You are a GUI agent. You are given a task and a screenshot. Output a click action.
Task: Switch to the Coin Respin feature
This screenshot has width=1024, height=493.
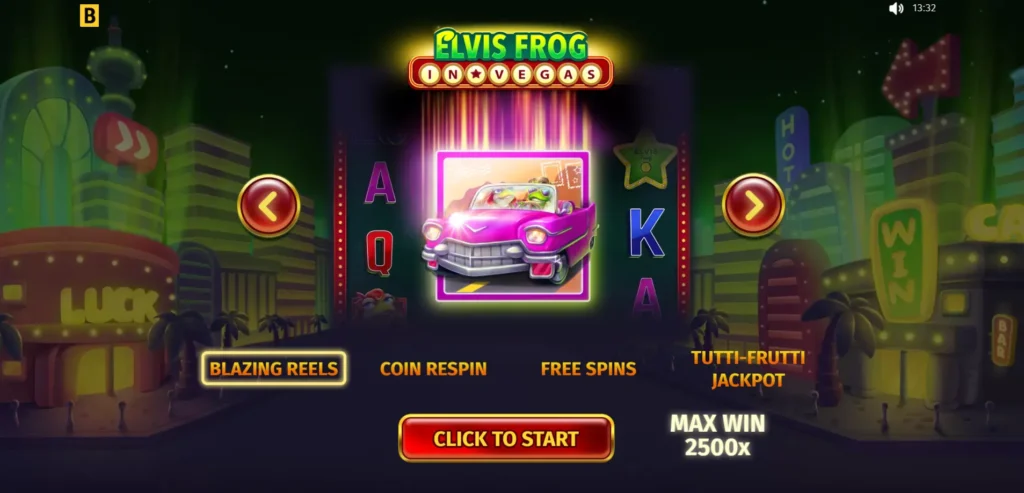coord(433,368)
